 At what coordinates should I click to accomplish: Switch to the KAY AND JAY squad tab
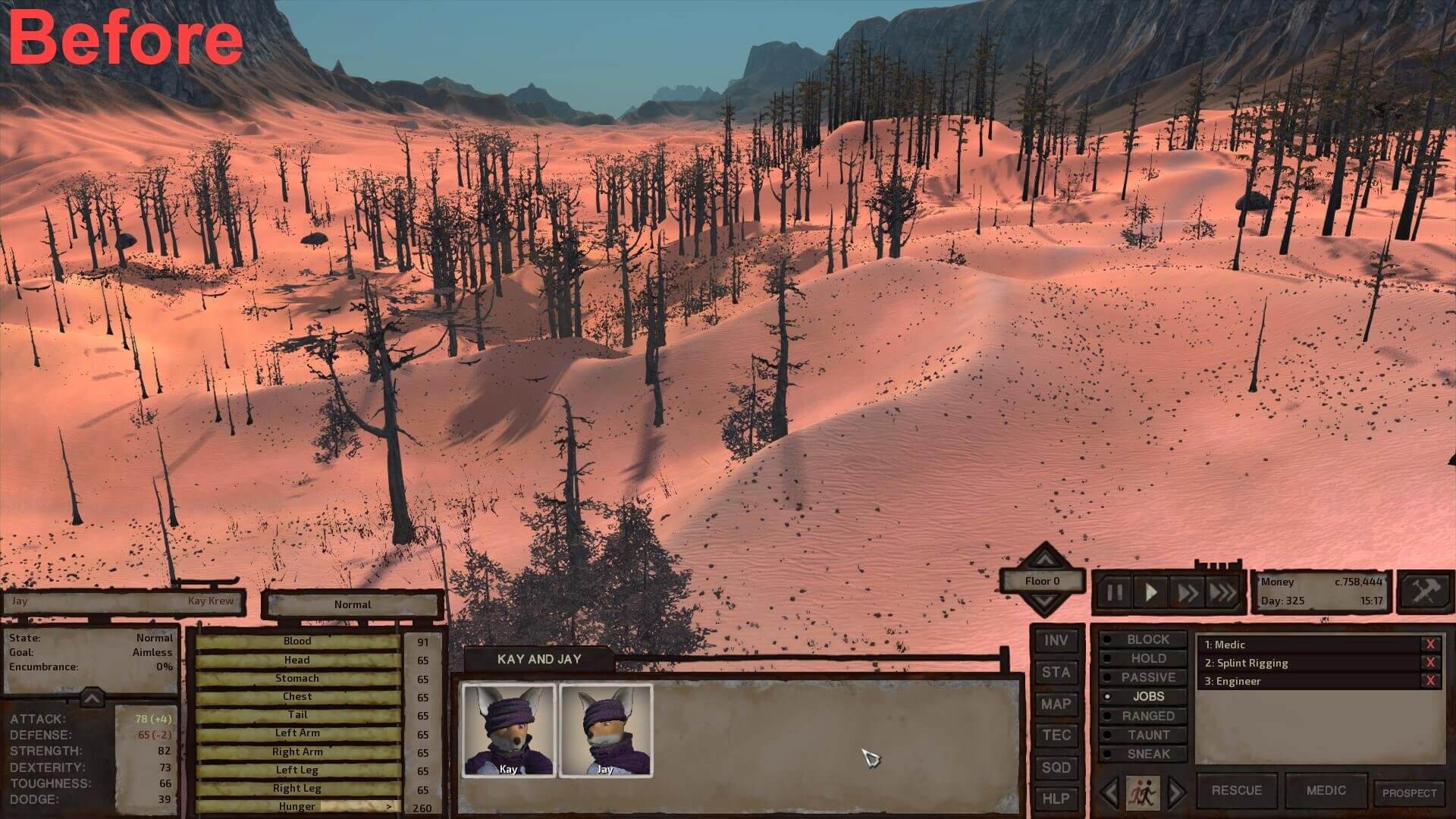coord(539,659)
